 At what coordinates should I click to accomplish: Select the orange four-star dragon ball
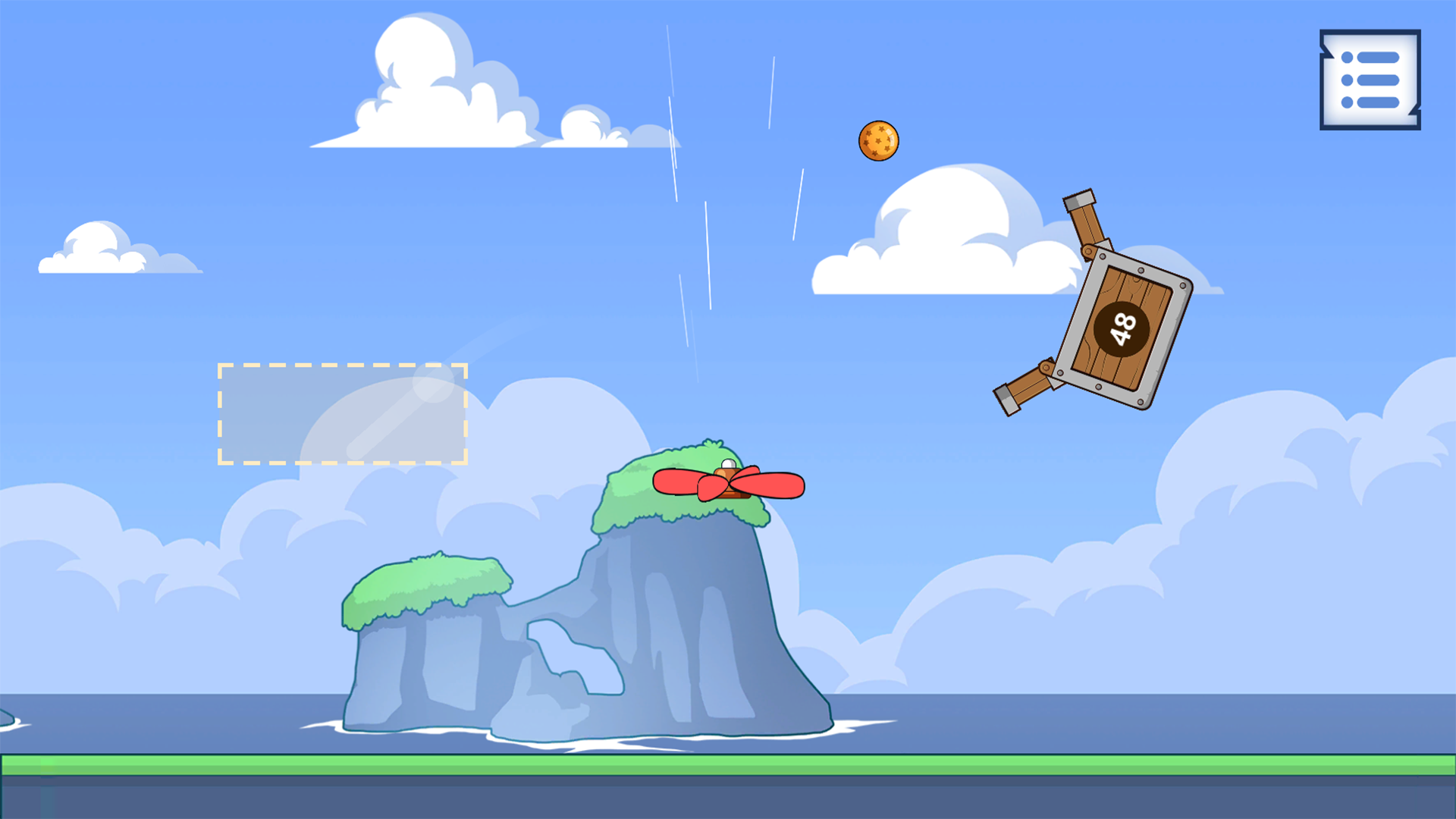(878, 140)
